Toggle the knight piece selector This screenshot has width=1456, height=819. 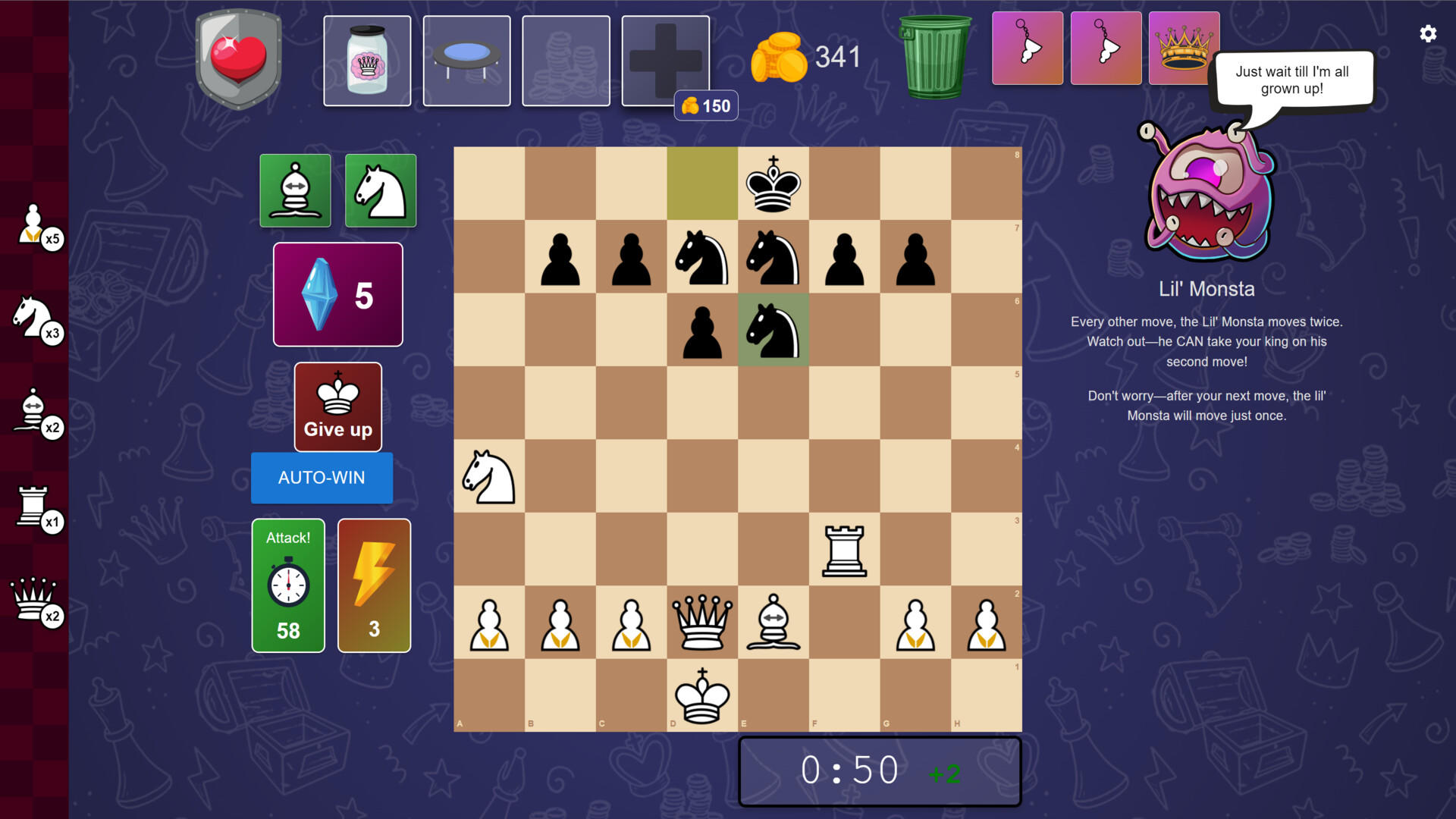tap(381, 190)
